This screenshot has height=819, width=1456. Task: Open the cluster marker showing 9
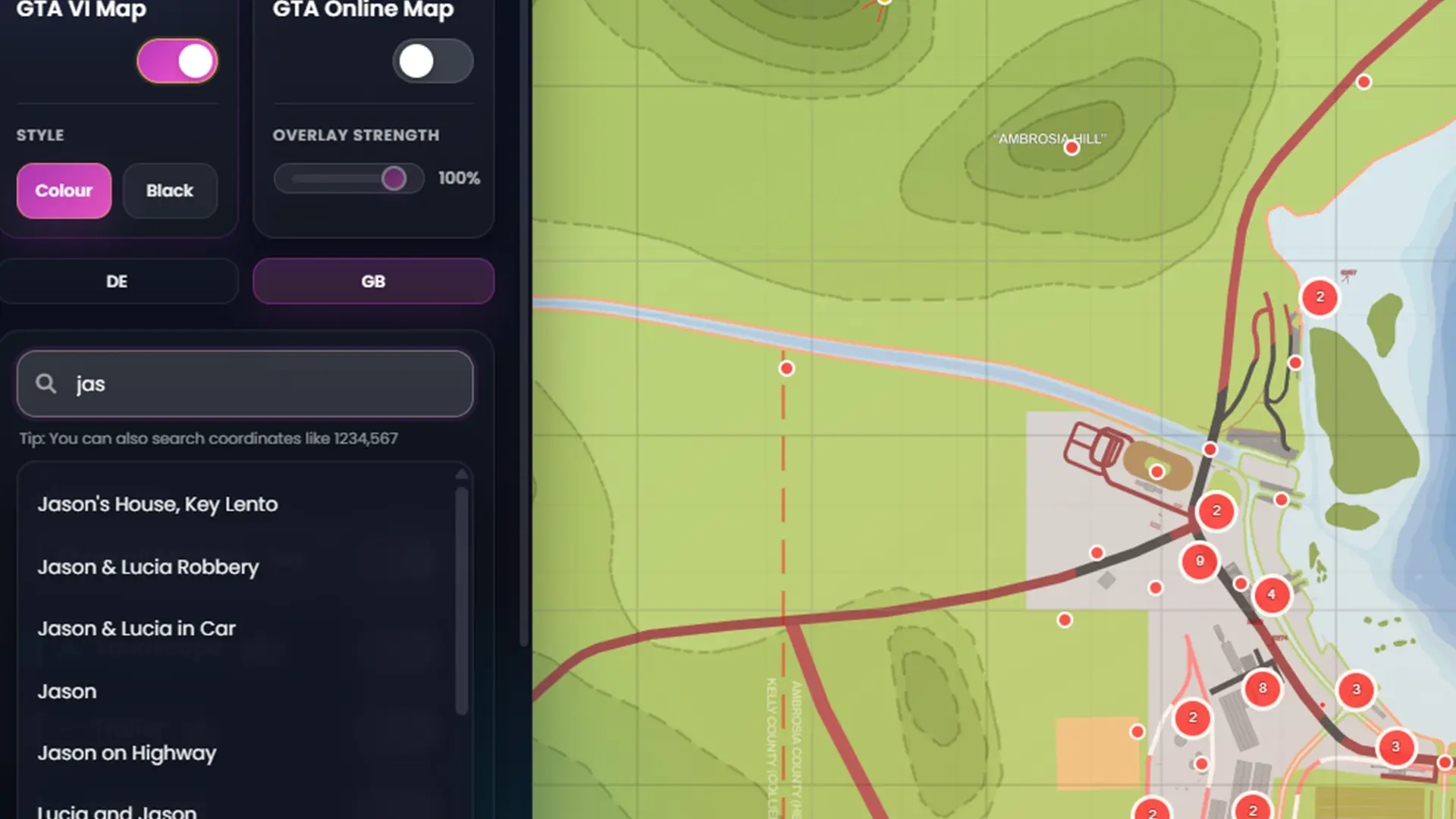(x=1200, y=561)
